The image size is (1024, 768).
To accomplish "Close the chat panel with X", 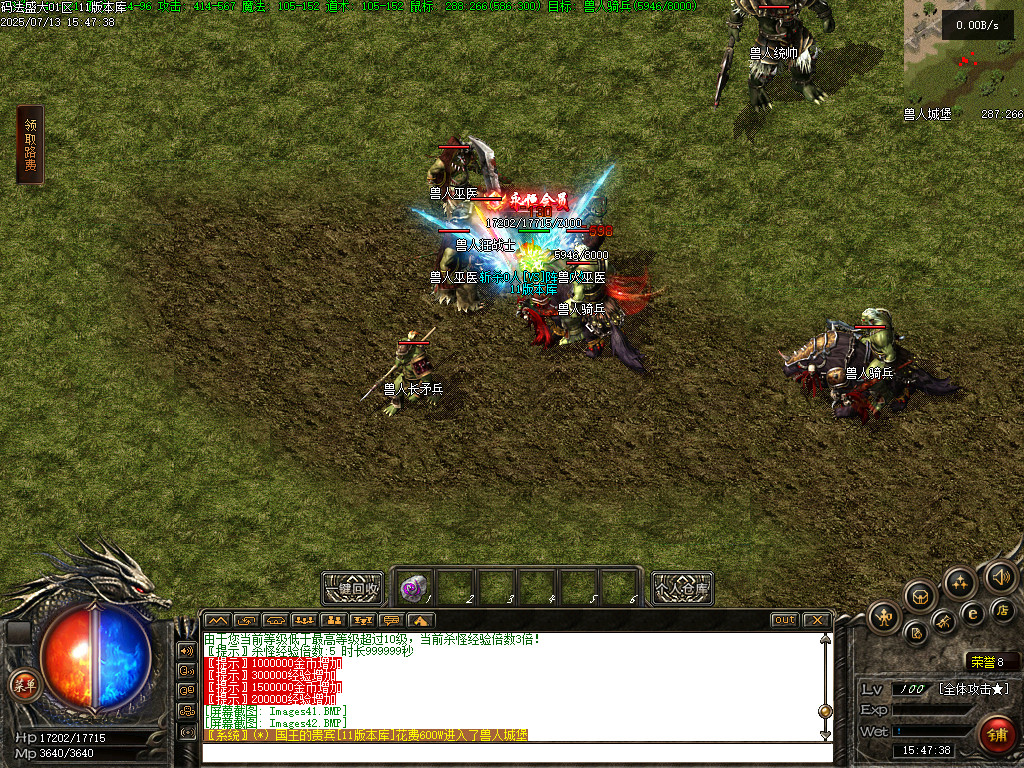I will pos(816,620).
